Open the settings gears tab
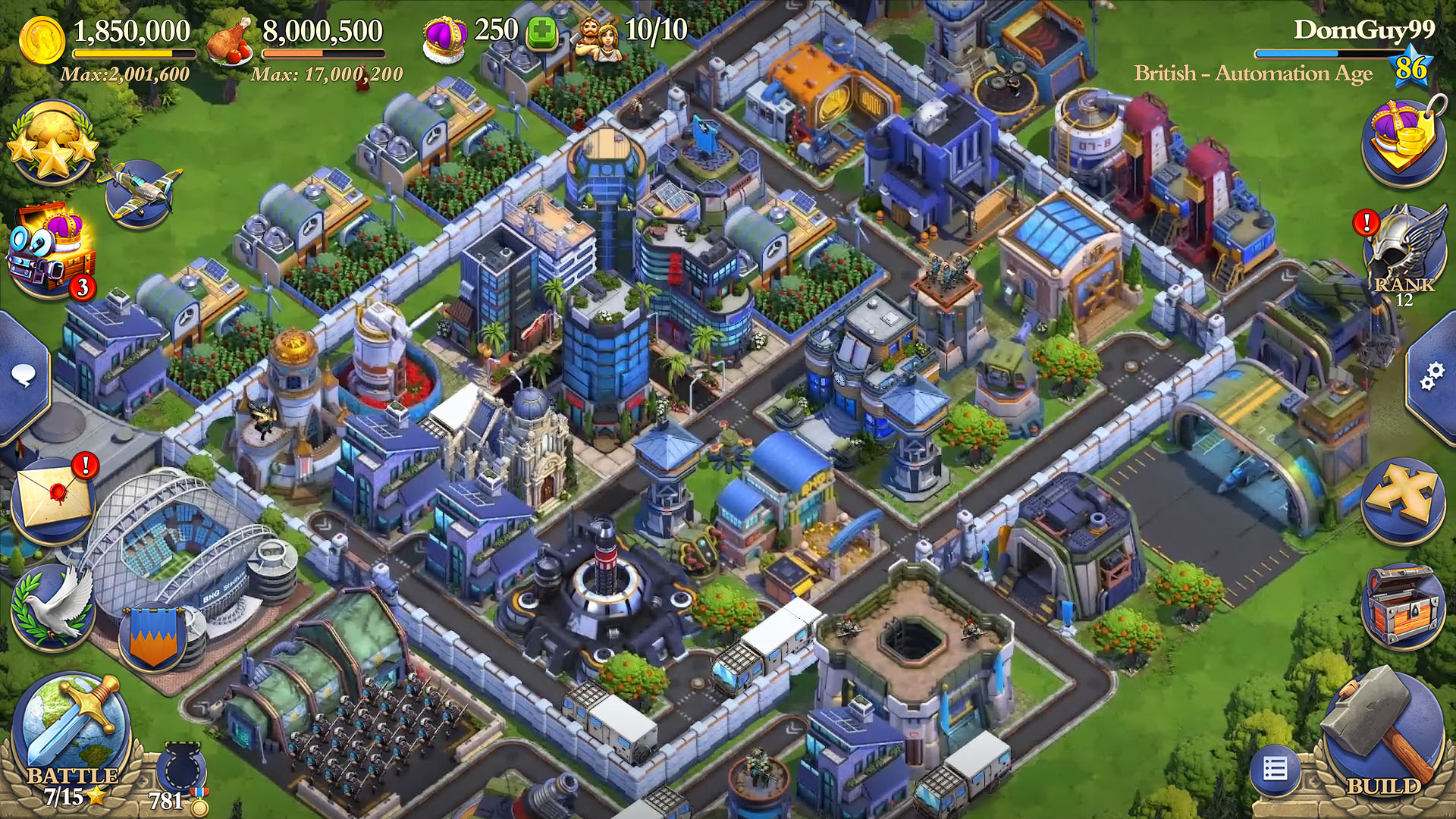The image size is (1456, 819). point(1432,376)
